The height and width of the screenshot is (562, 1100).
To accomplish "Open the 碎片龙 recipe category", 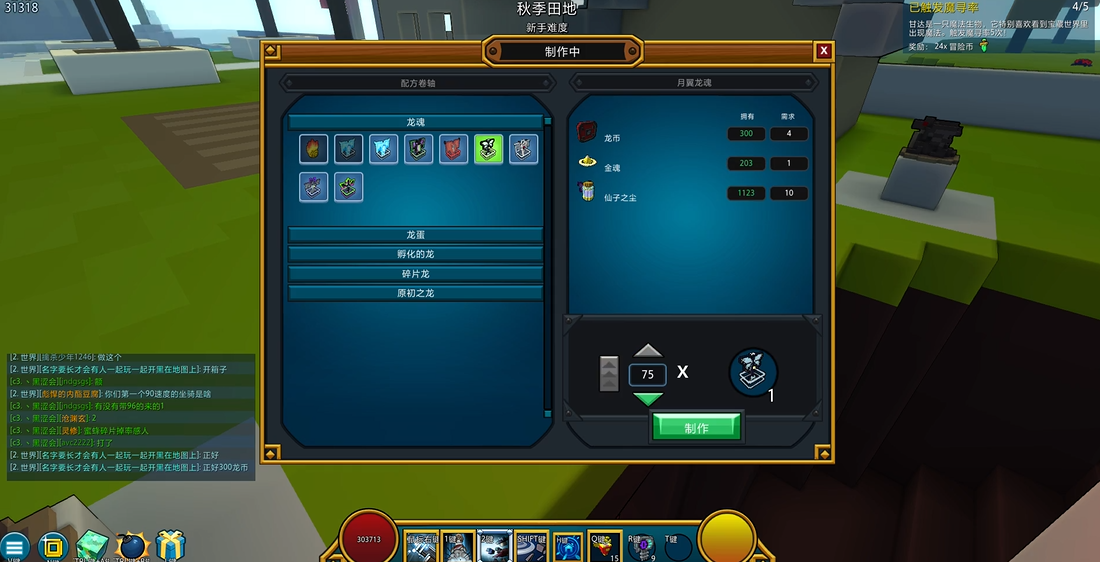I will (415, 273).
